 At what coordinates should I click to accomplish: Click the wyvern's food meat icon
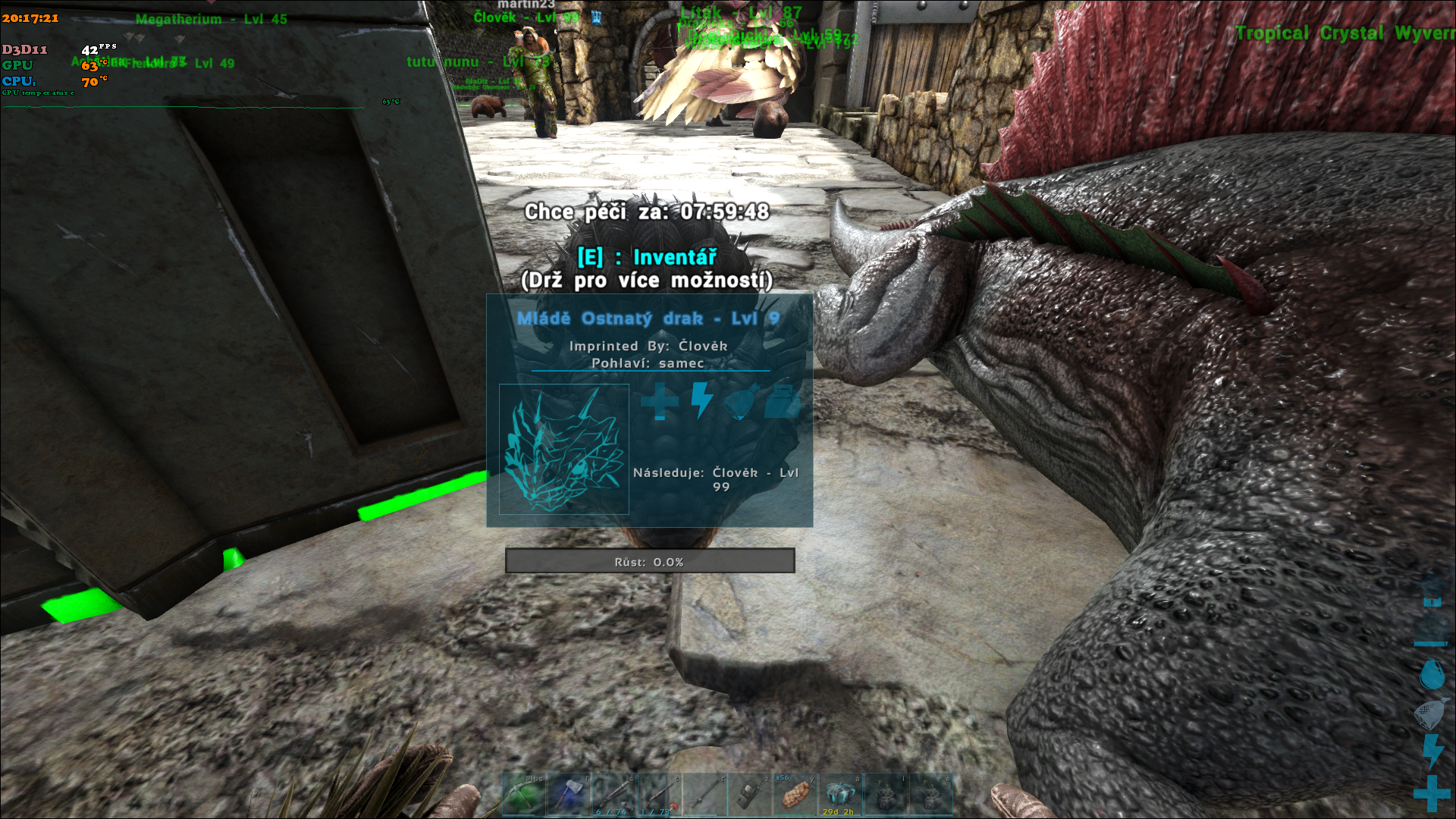pyautogui.click(x=741, y=402)
